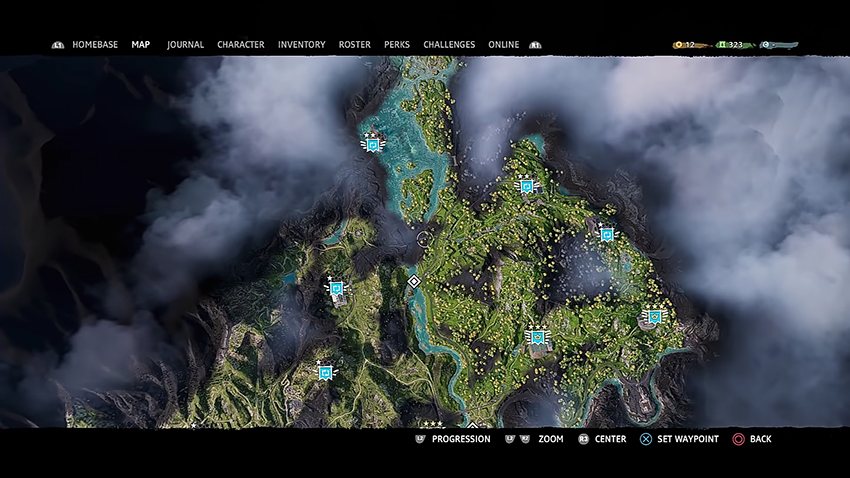Select the Map tab

pos(141,45)
